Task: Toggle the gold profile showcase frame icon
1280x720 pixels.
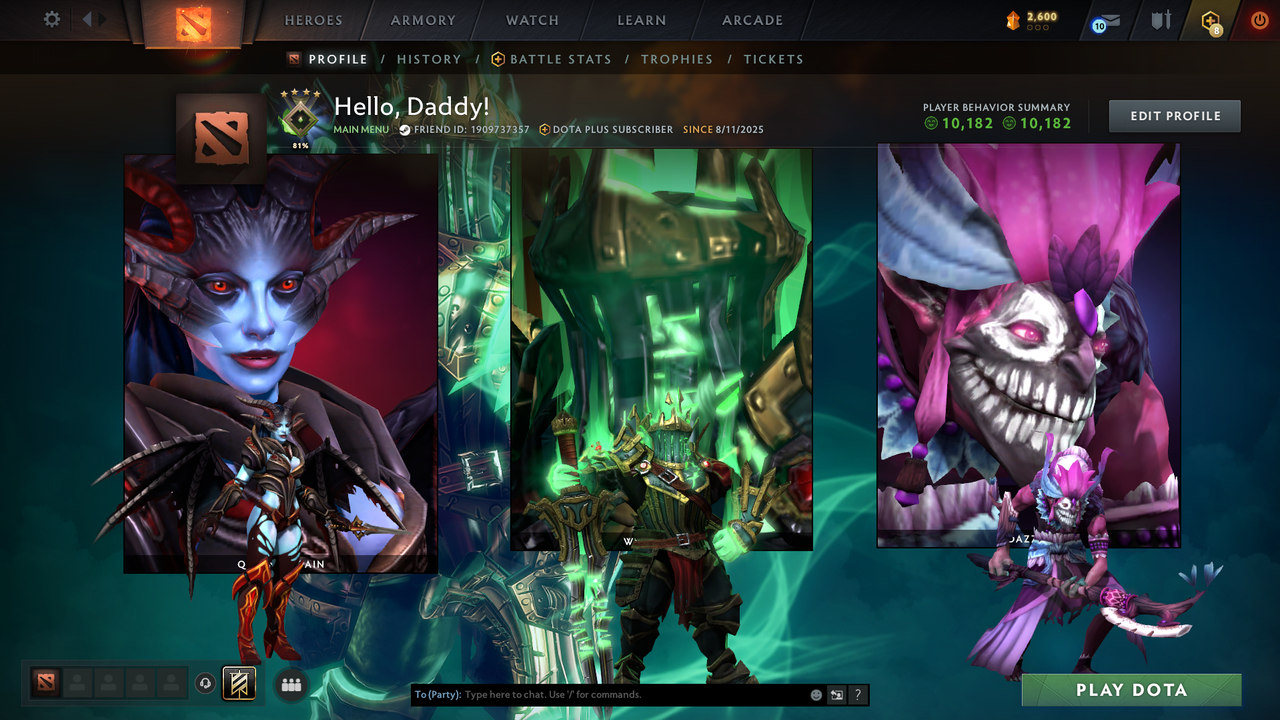Action: click(238, 684)
